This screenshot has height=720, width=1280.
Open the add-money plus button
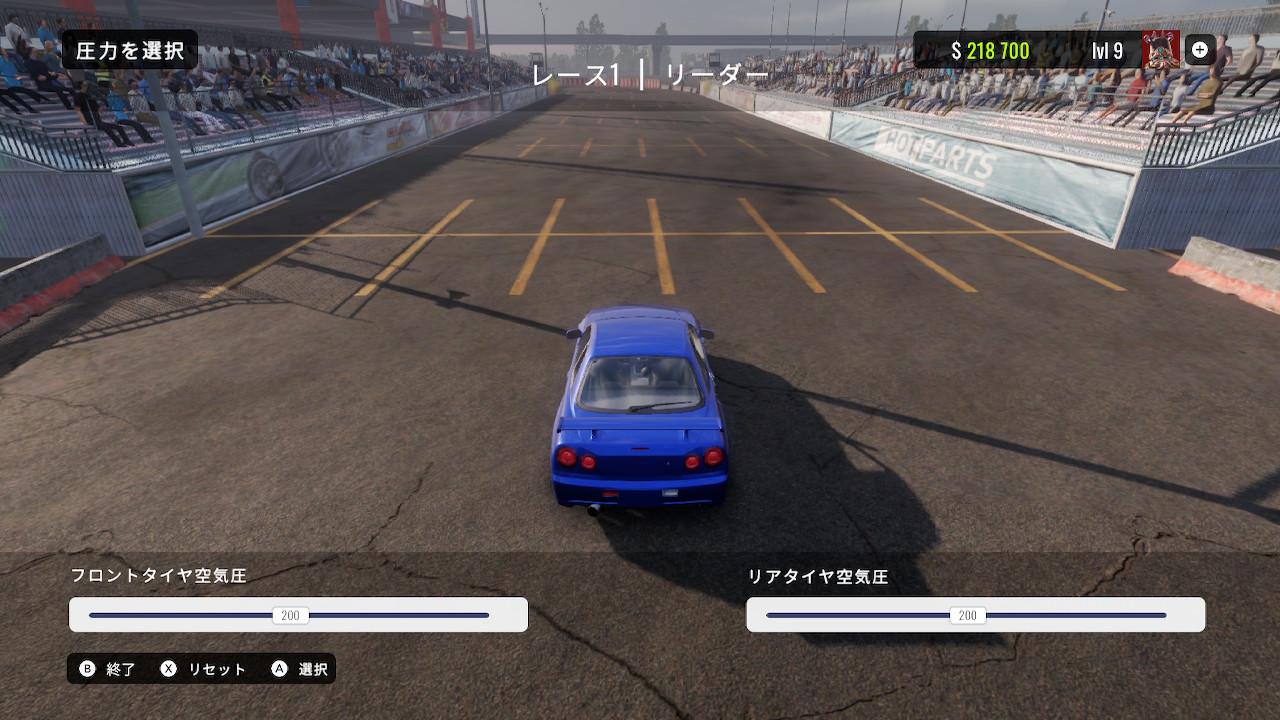pyautogui.click(x=1200, y=49)
